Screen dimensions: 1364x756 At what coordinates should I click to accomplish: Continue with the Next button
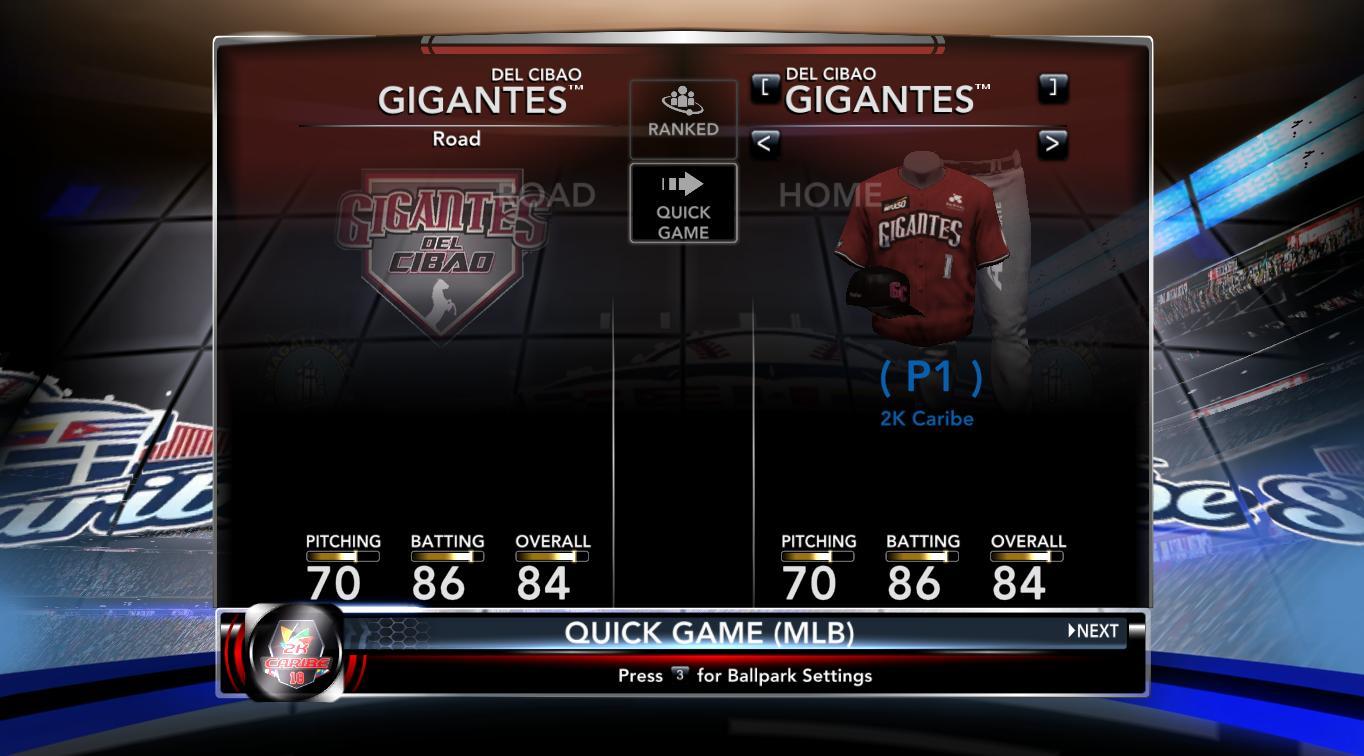click(x=1093, y=631)
